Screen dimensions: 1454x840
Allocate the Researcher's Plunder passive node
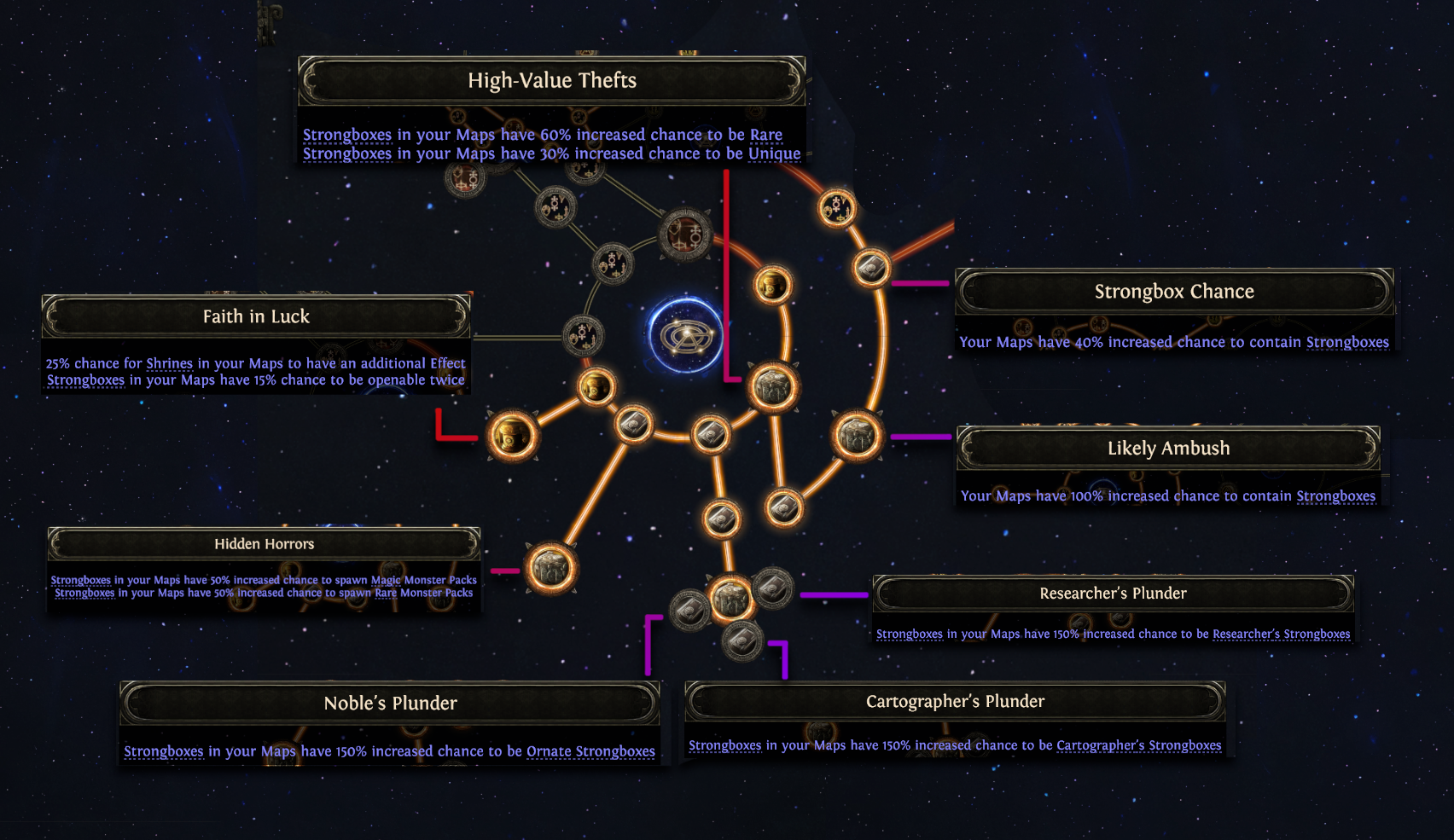(x=774, y=588)
